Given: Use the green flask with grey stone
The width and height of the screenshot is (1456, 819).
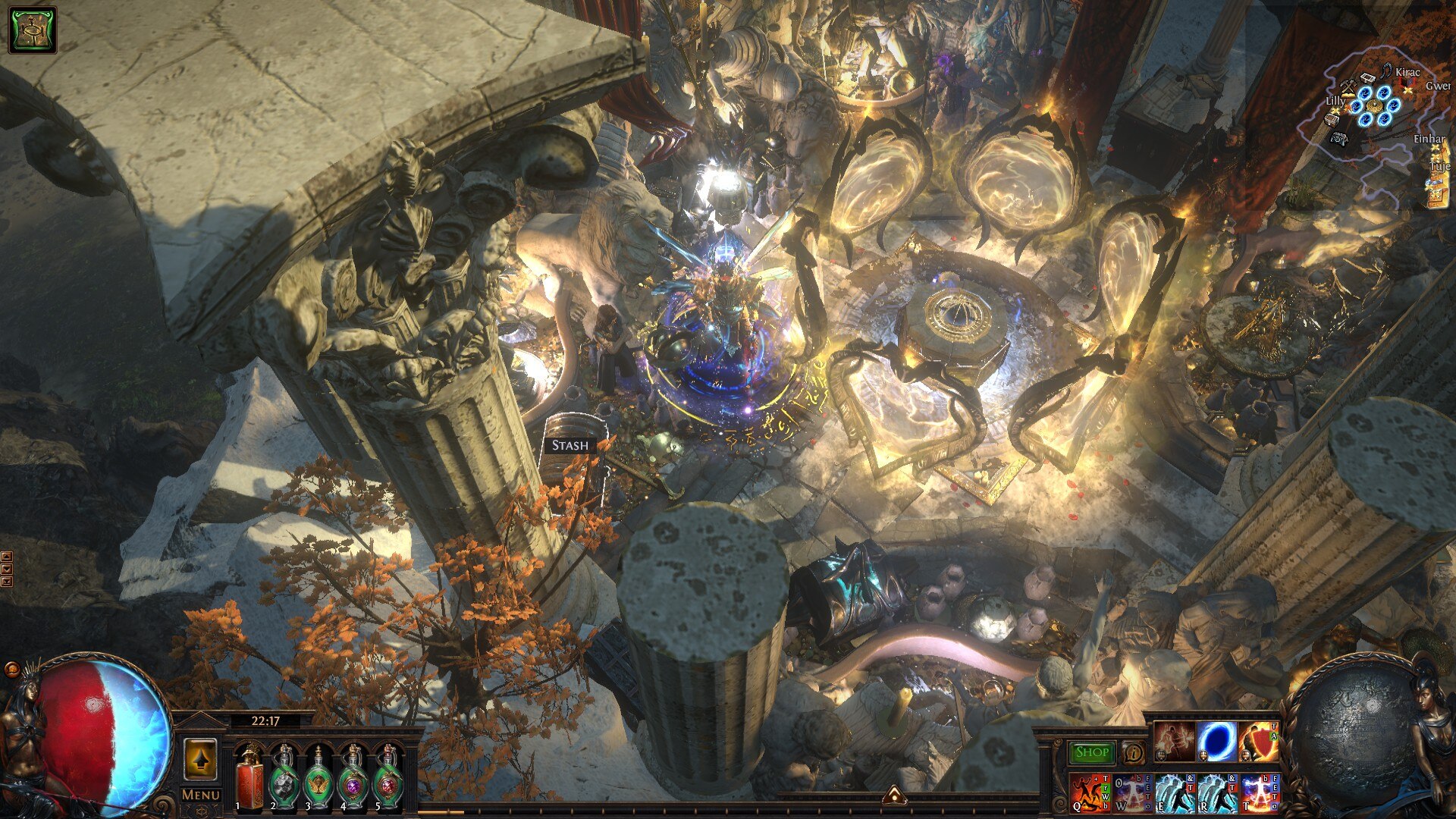Looking at the screenshot, I should pyautogui.click(x=284, y=778).
